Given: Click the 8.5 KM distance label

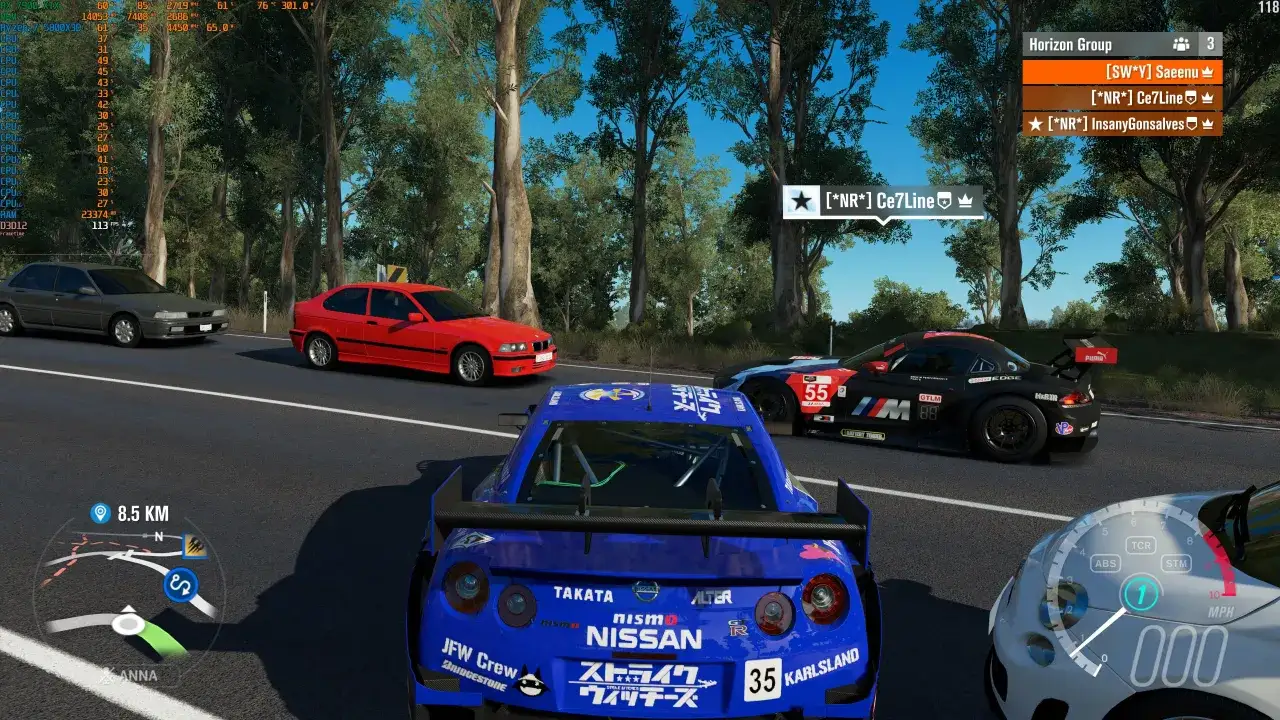Looking at the screenshot, I should point(143,512).
